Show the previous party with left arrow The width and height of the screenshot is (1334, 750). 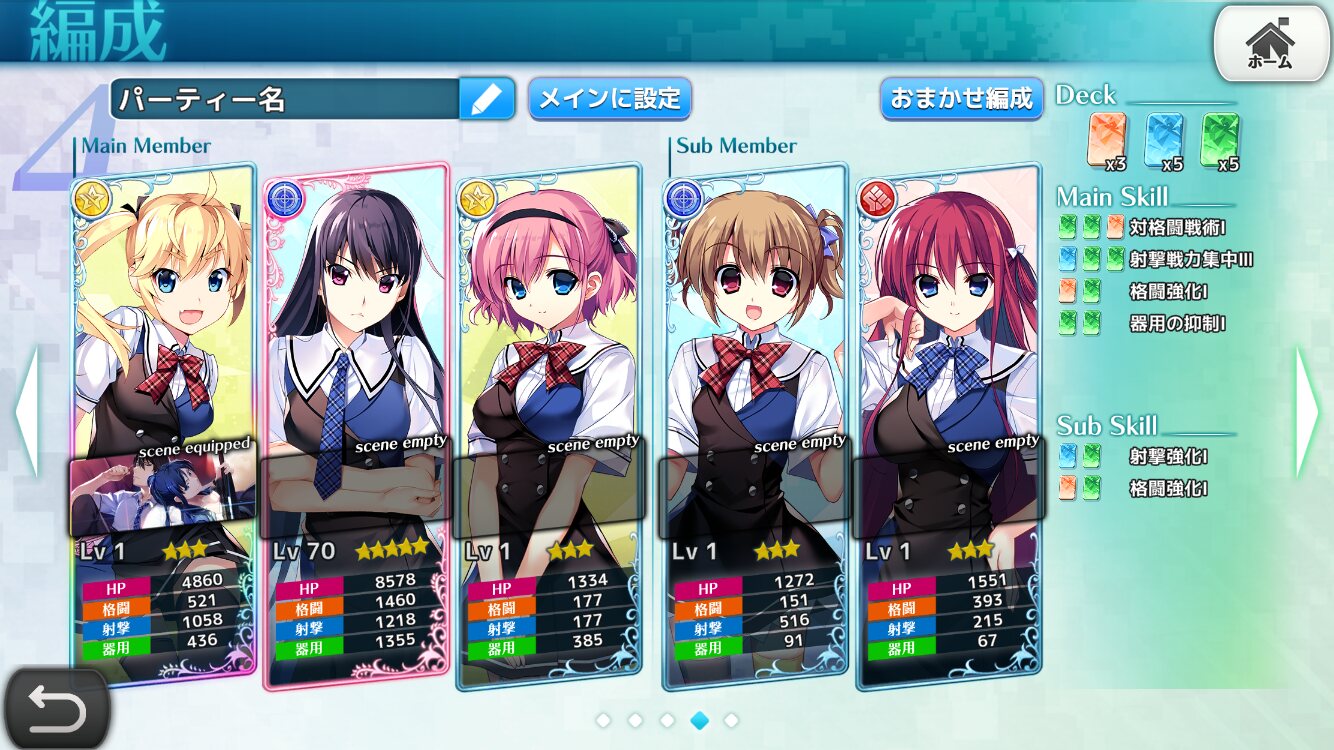click(27, 412)
